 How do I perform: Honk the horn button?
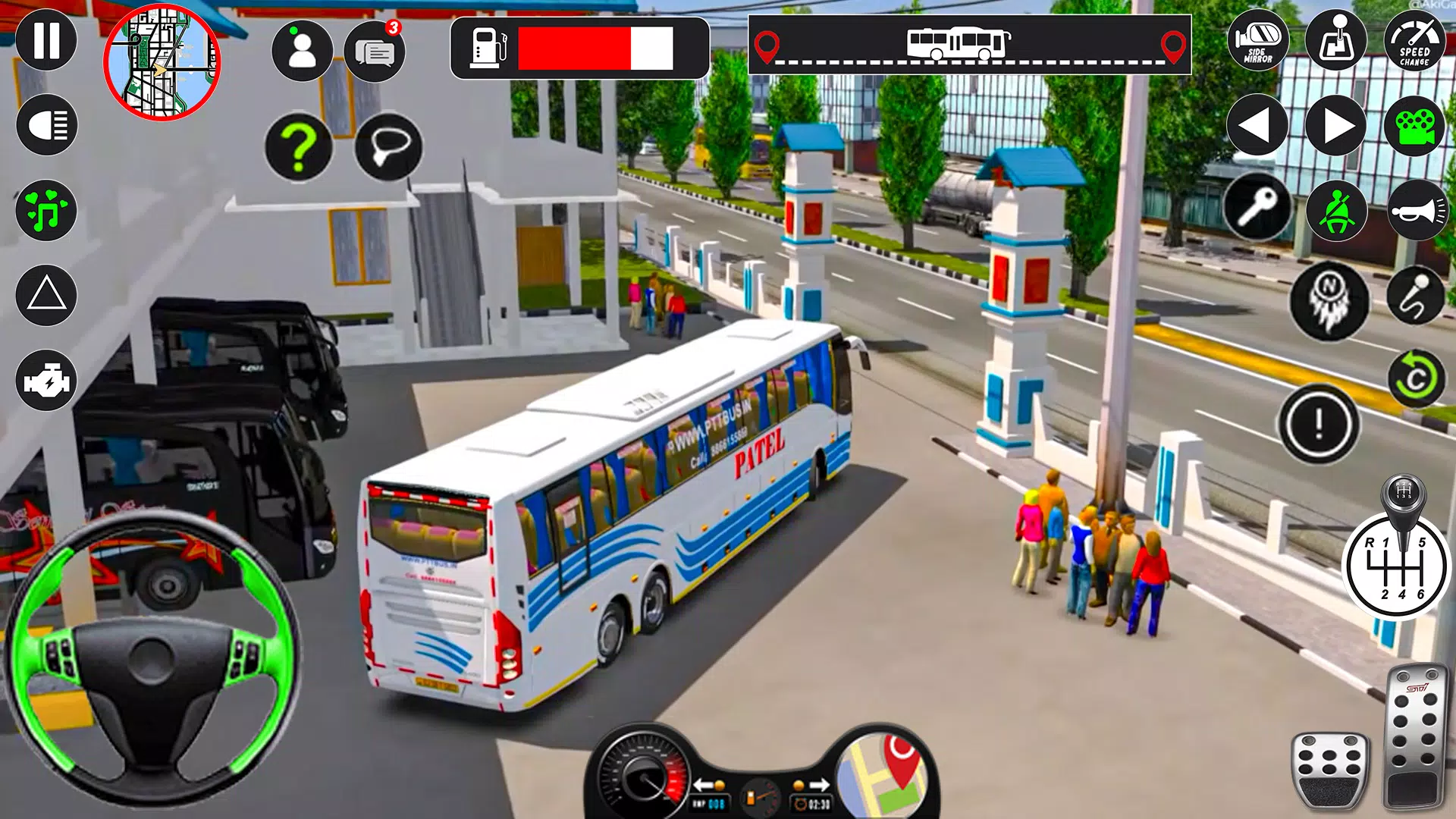click(1417, 210)
